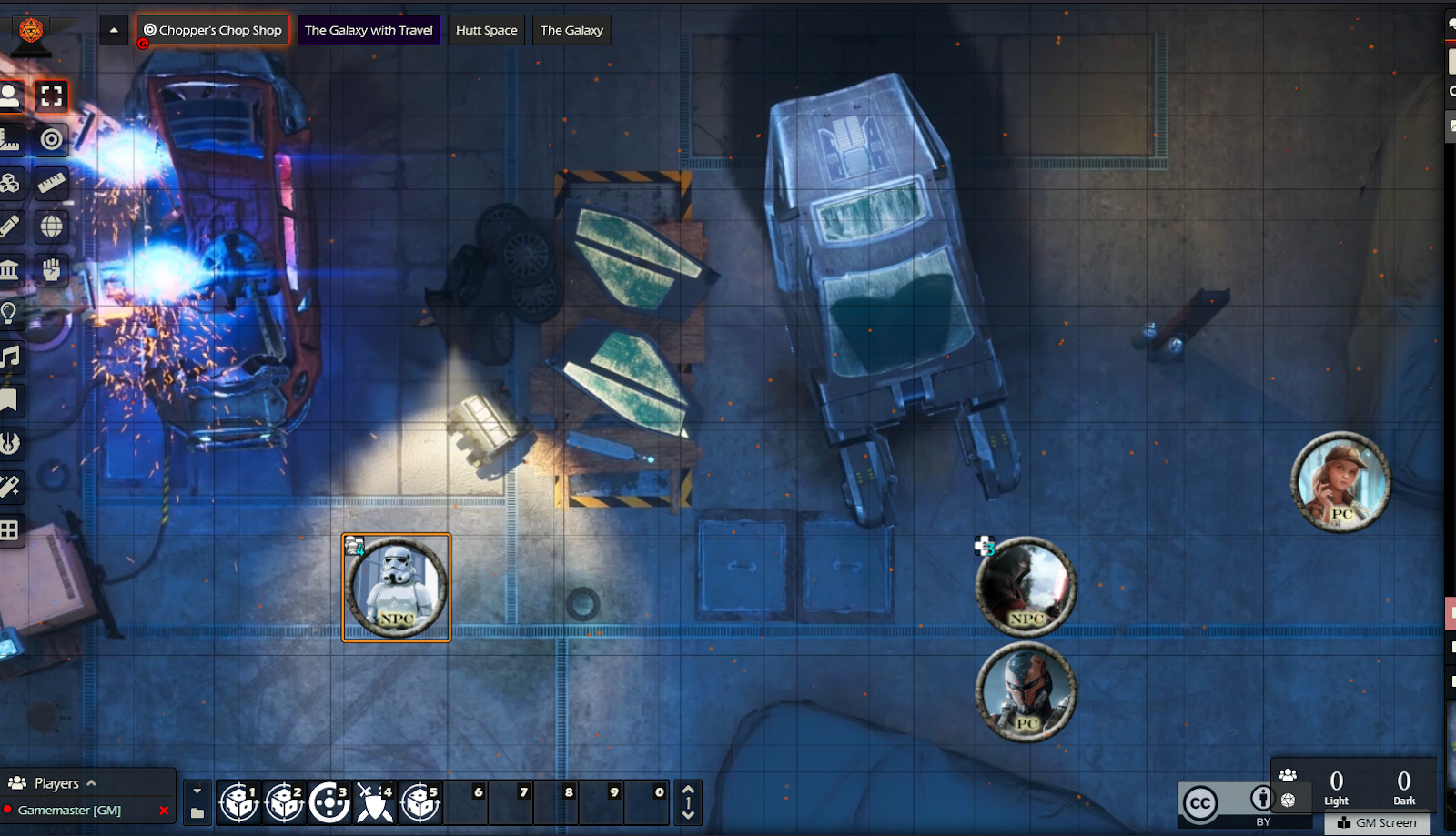Open the GM Screen
Screen dimensions: 1456x836
pos(1378,823)
